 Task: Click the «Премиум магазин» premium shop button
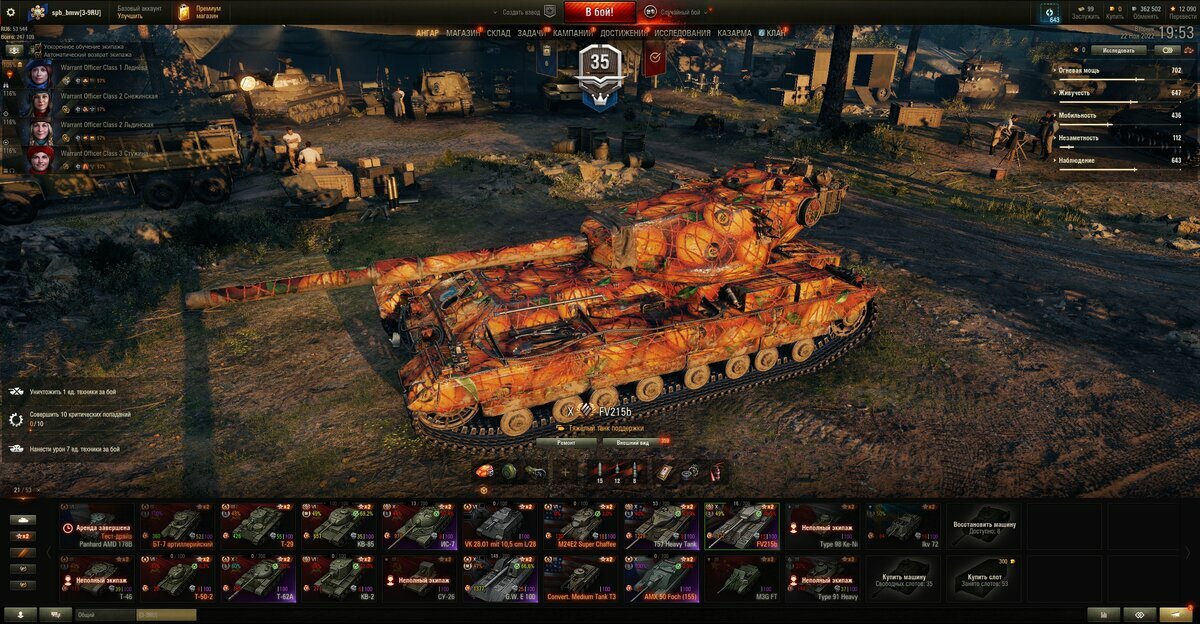(200, 12)
